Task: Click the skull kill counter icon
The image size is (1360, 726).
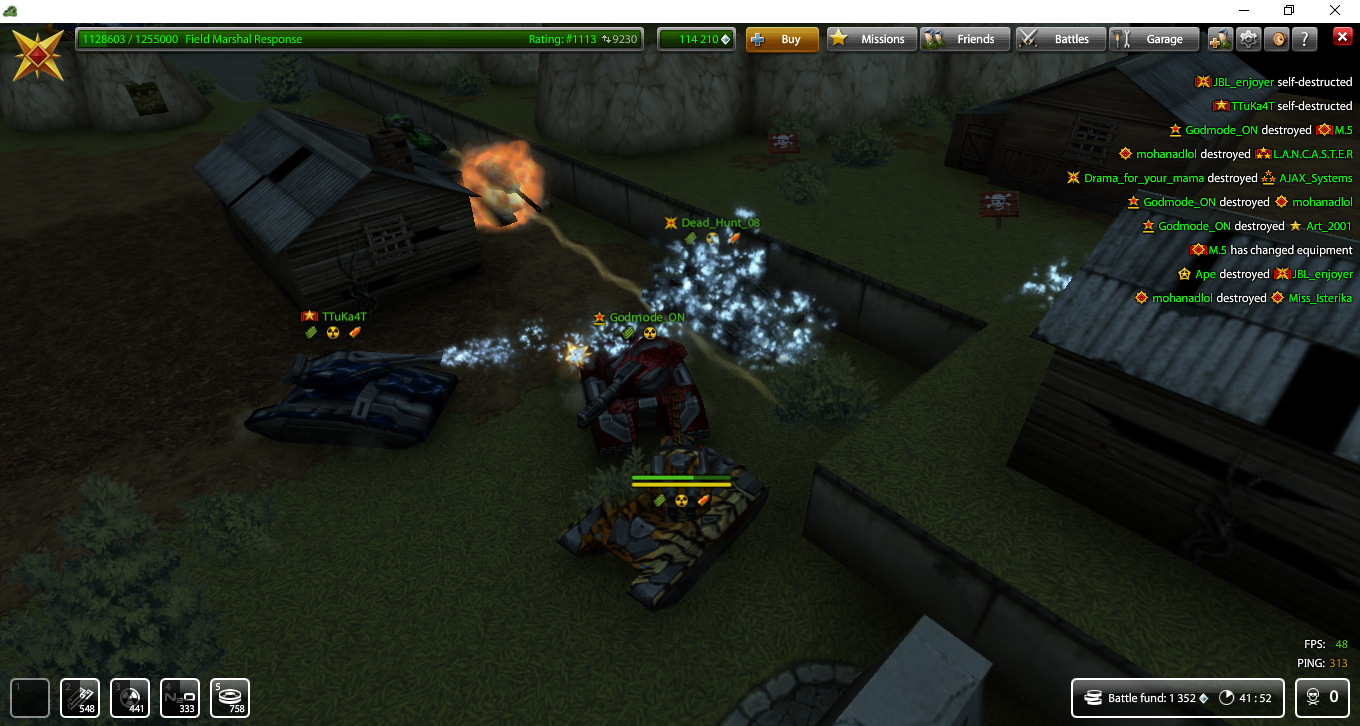Action: 1313,697
